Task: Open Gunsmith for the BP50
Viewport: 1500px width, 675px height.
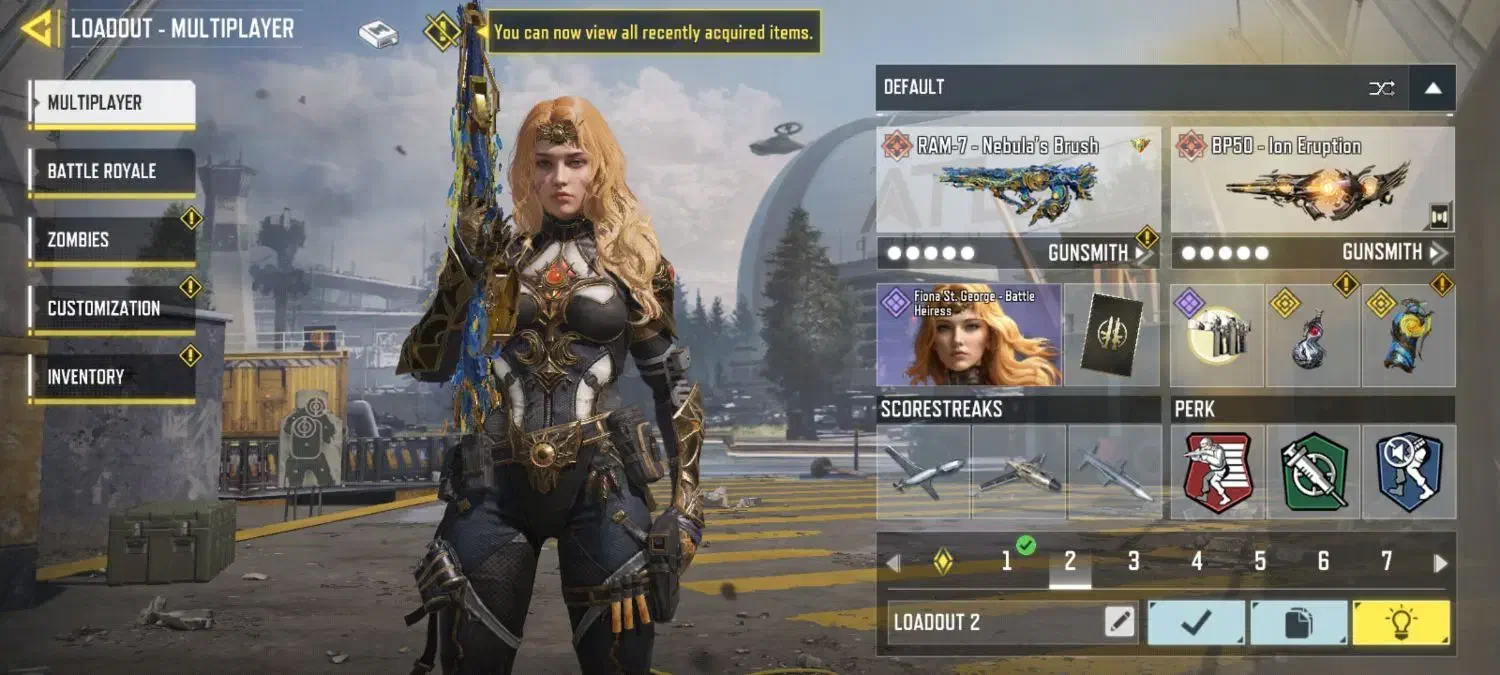Action: [x=1392, y=253]
